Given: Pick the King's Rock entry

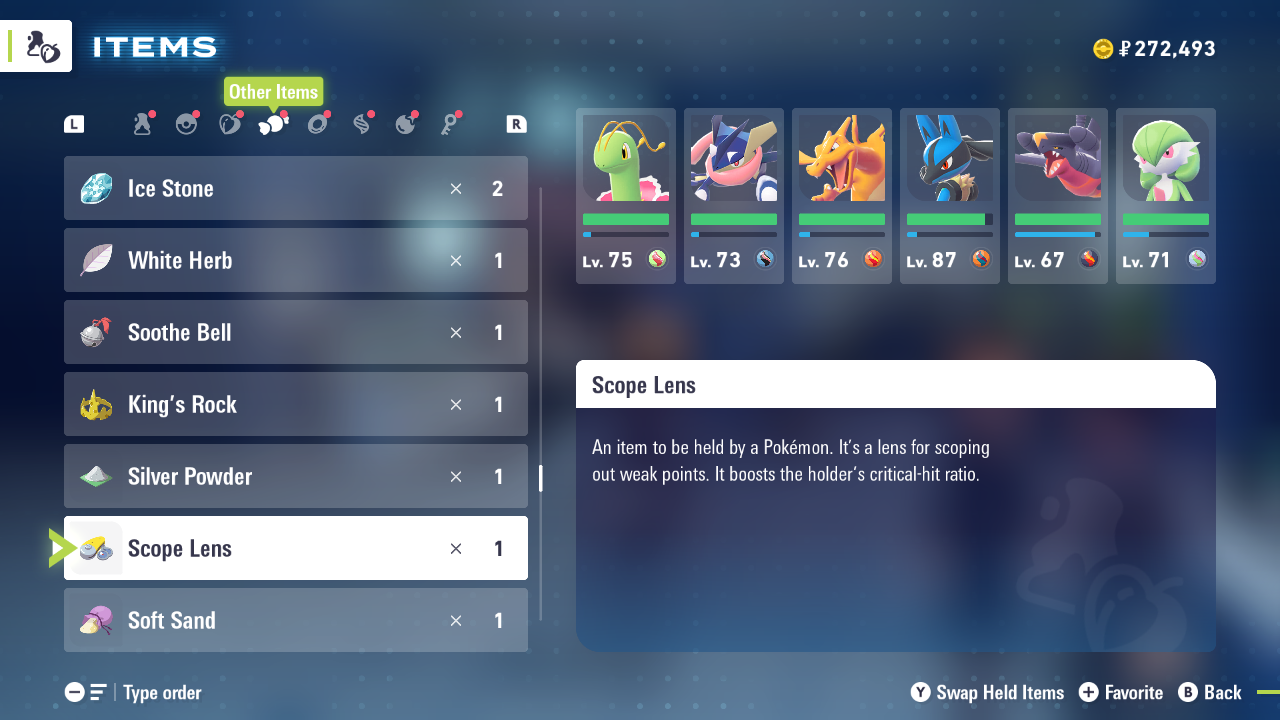Looking at the screenshot, I should coord(295,404).
